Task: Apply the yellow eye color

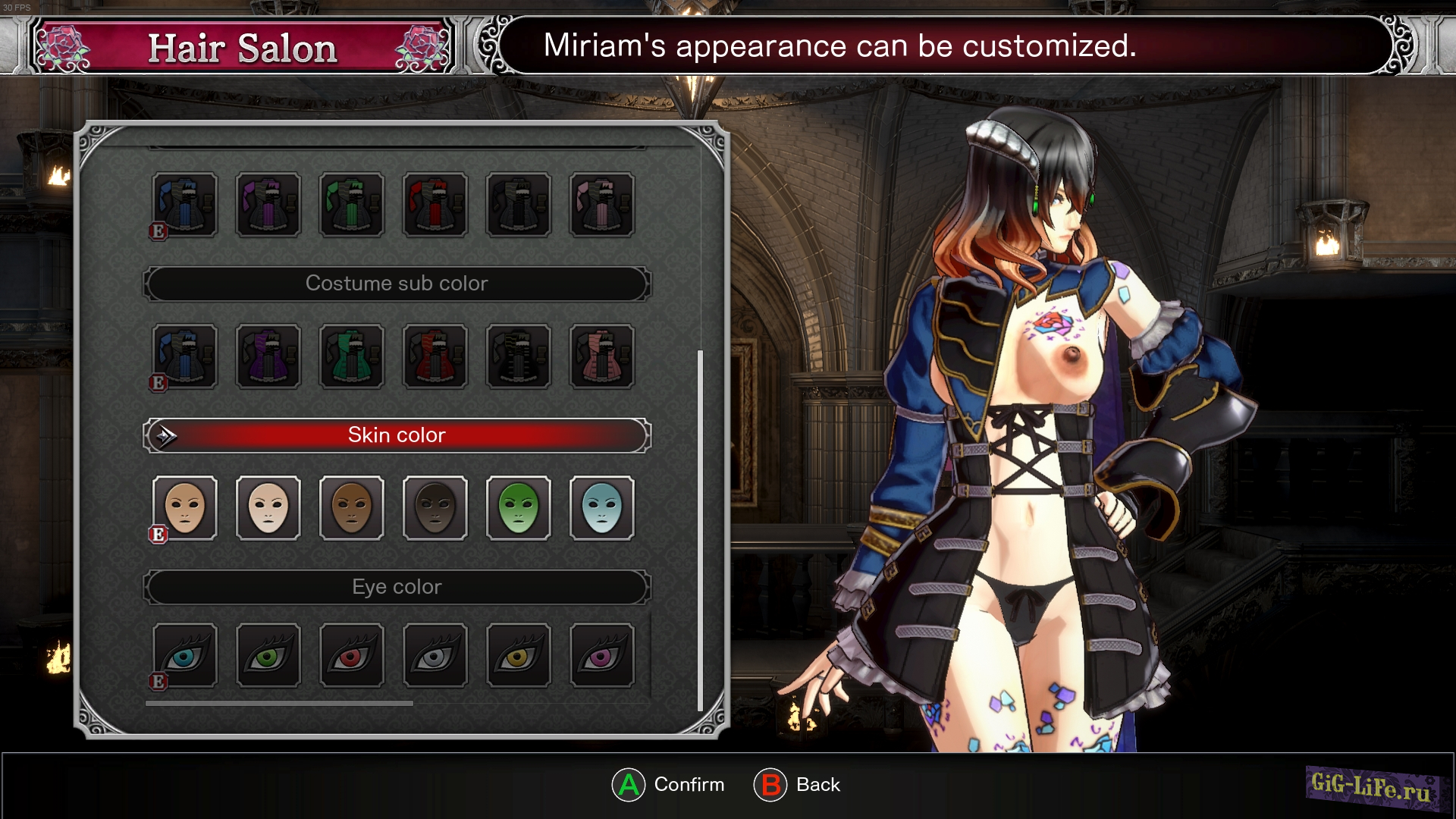Action: [x=519, y=656]
